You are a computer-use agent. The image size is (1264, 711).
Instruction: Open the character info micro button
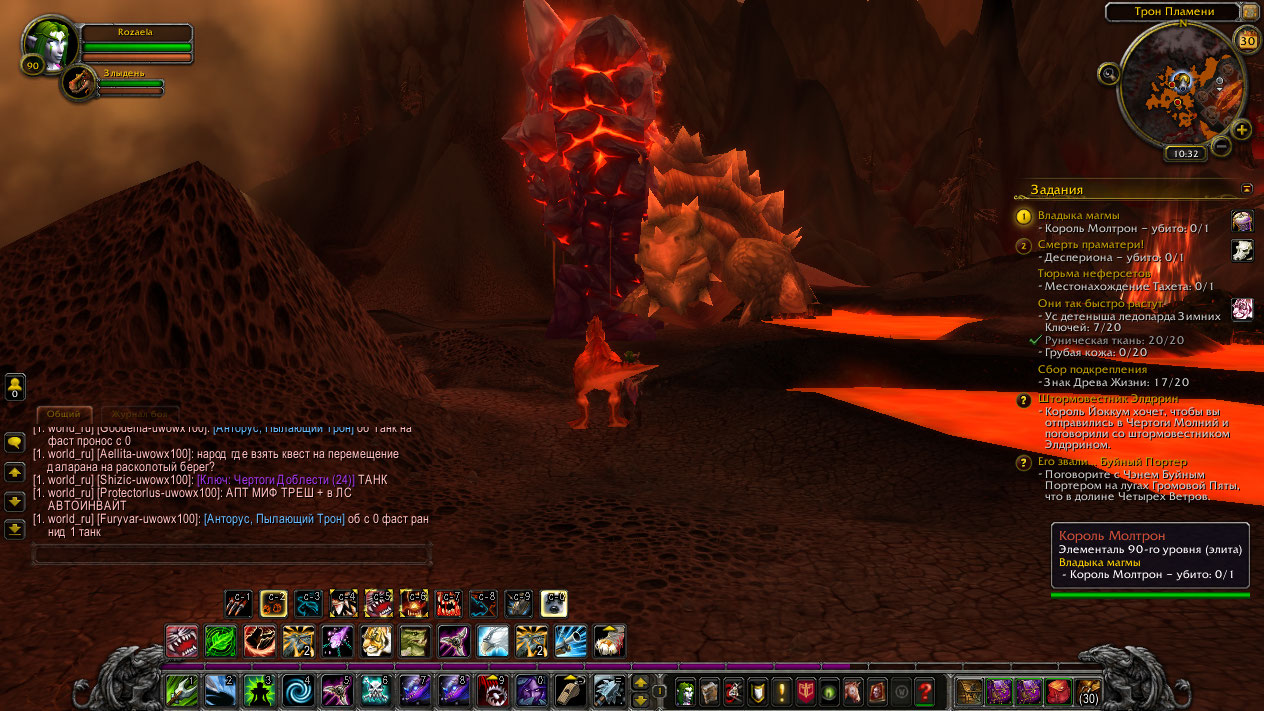685,691
